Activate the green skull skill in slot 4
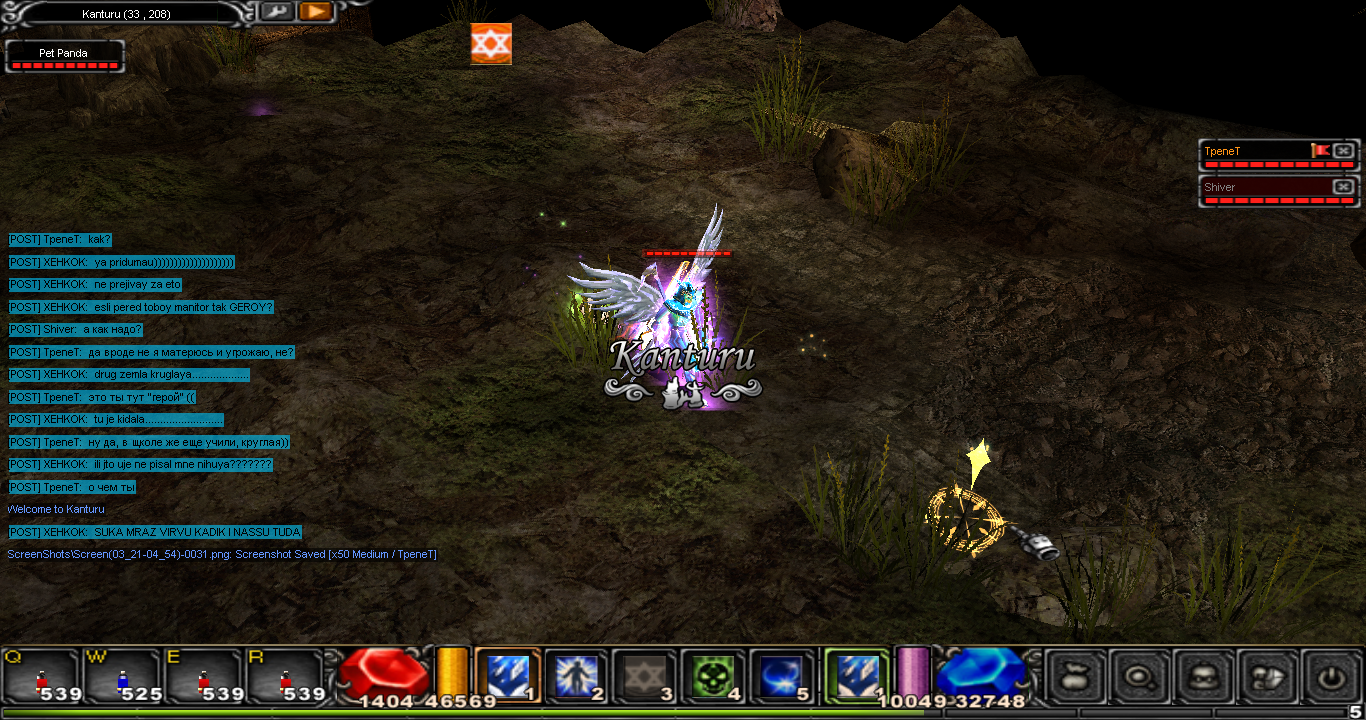This screenshot has width=1366, height=720. [714, 675]
